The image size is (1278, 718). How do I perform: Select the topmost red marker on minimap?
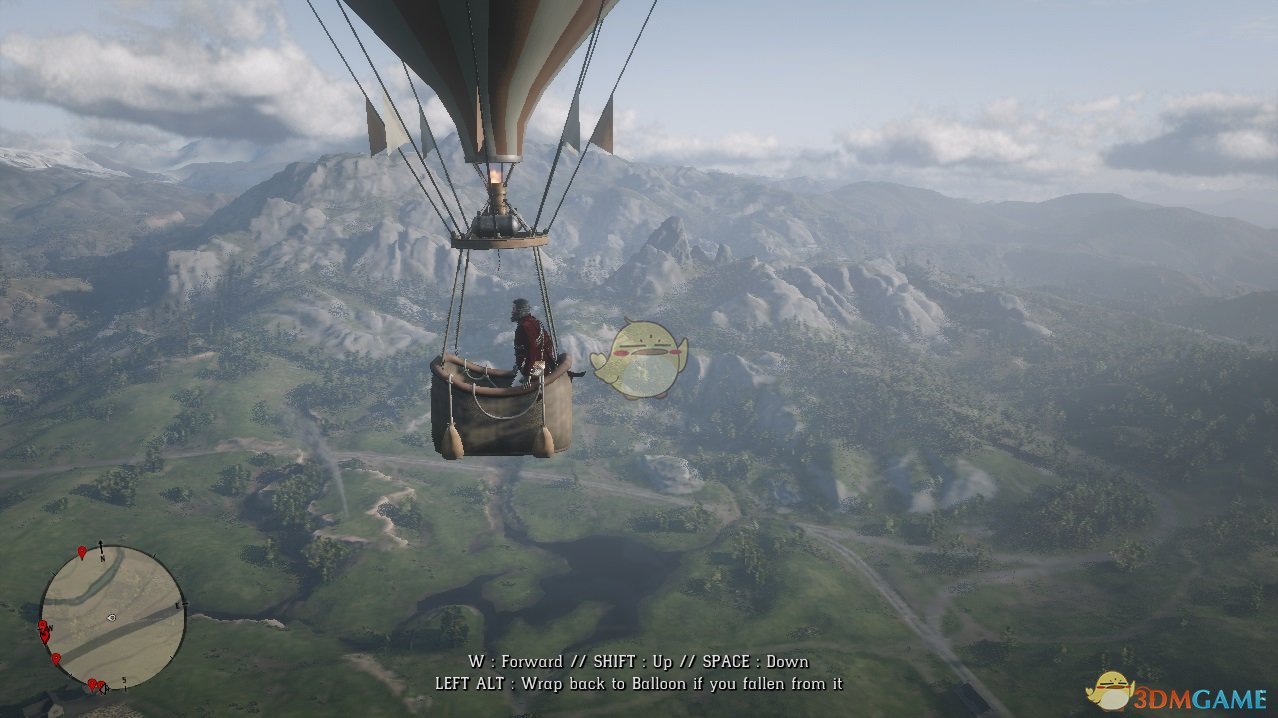point(82,552)
